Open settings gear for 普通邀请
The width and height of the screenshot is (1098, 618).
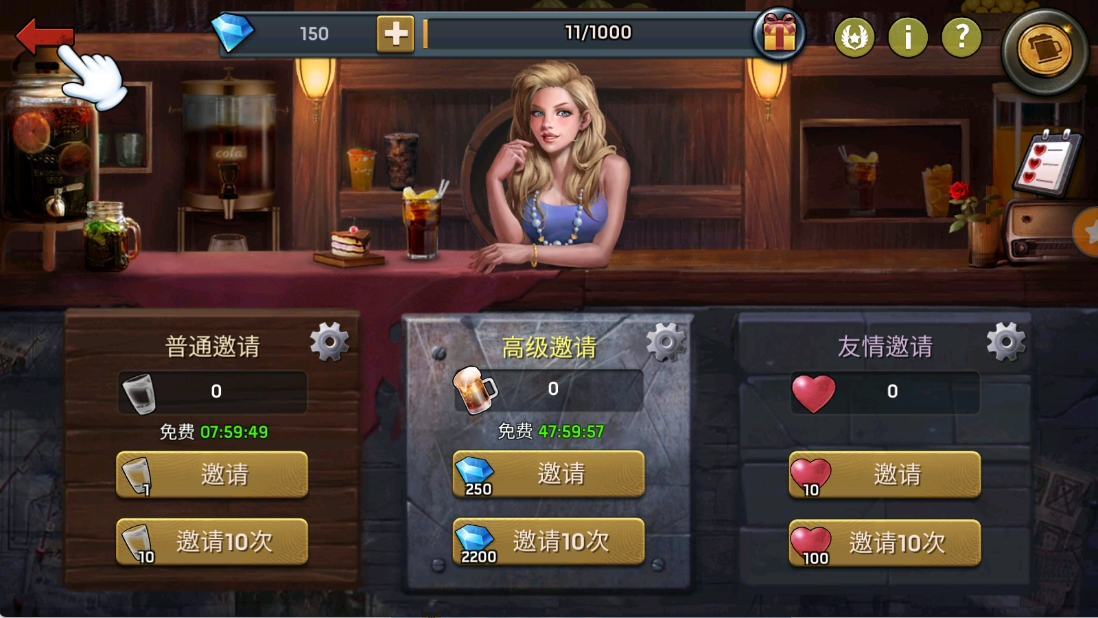pos(329,342)
